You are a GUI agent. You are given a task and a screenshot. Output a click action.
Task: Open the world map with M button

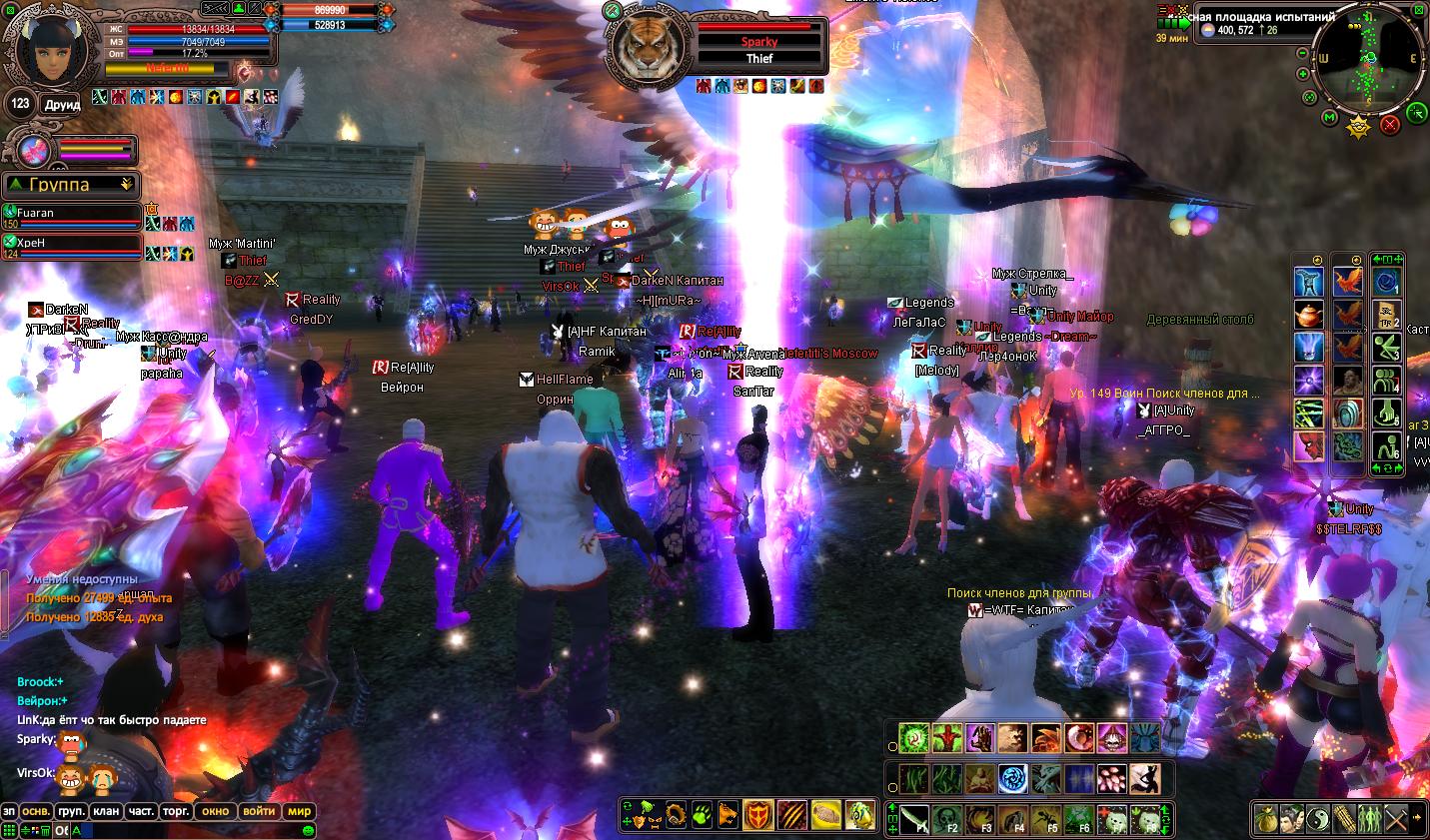1329,117
